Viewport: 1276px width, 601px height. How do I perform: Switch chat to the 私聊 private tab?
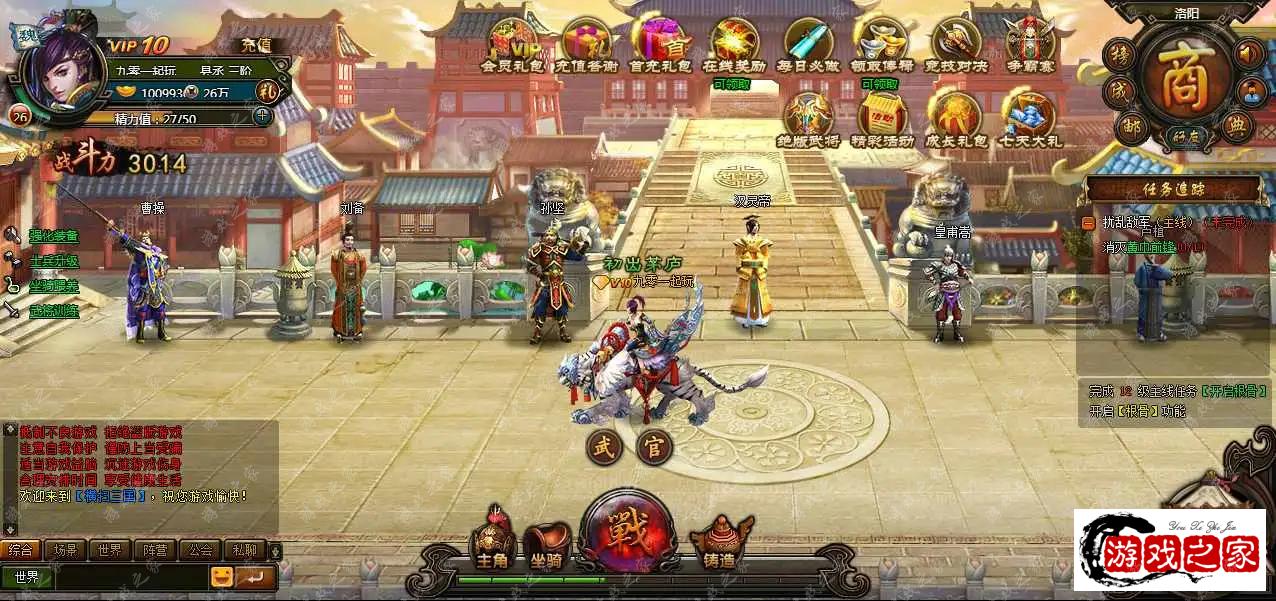[244, 550]
